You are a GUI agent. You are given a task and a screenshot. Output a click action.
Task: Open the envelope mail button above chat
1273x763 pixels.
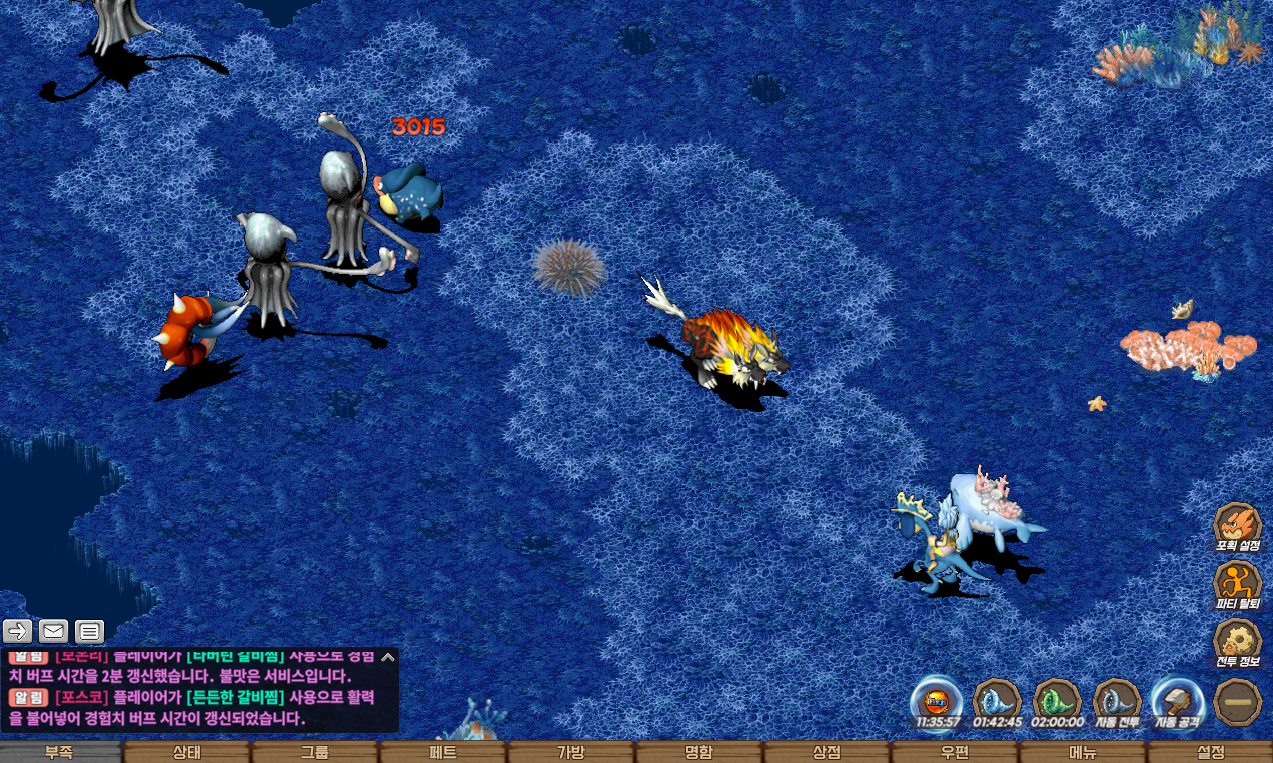pos(54,631)
